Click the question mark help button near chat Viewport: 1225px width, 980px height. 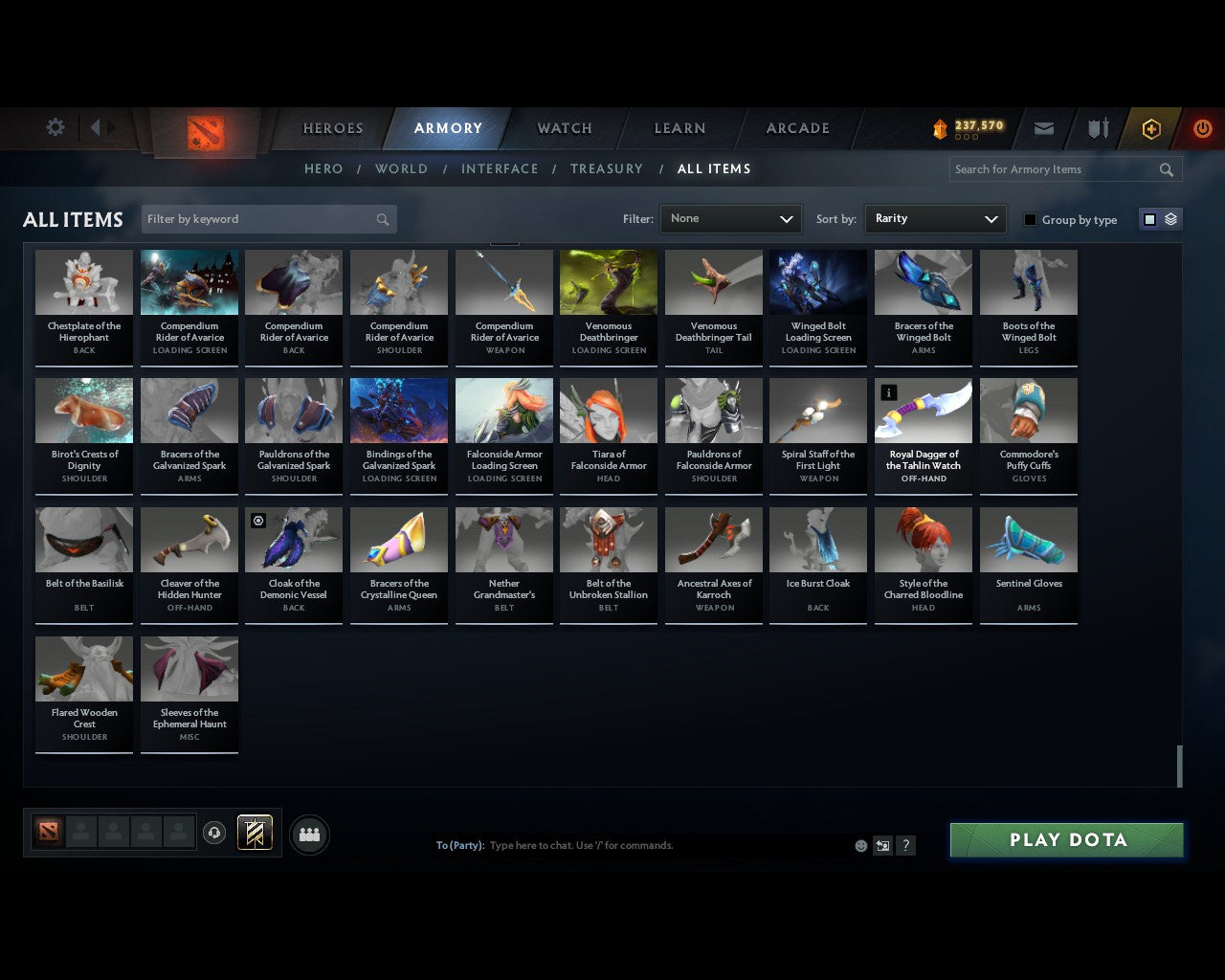pyautogui.click(x=905, y=845)
